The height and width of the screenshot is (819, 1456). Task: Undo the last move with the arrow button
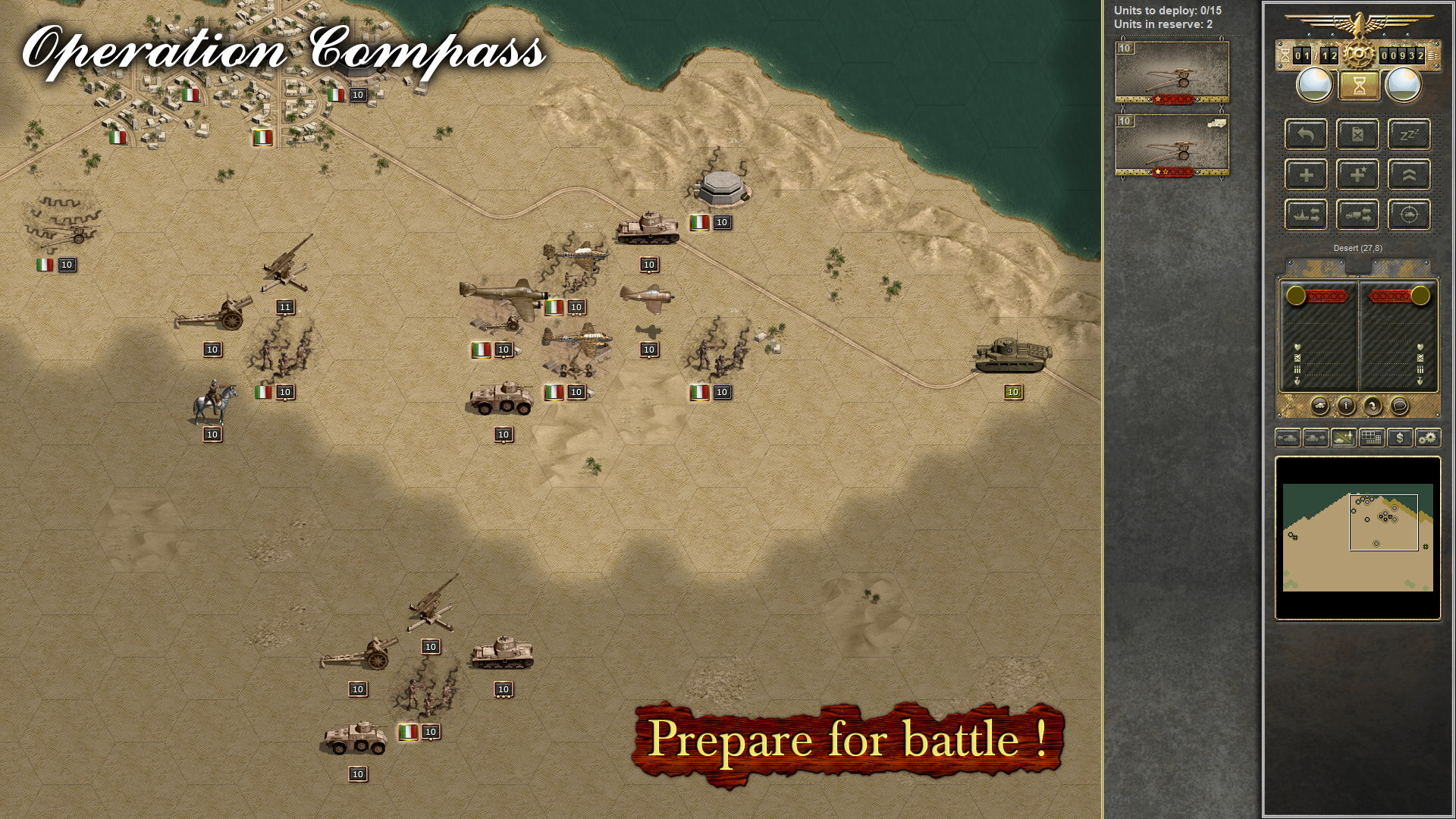1306,135
